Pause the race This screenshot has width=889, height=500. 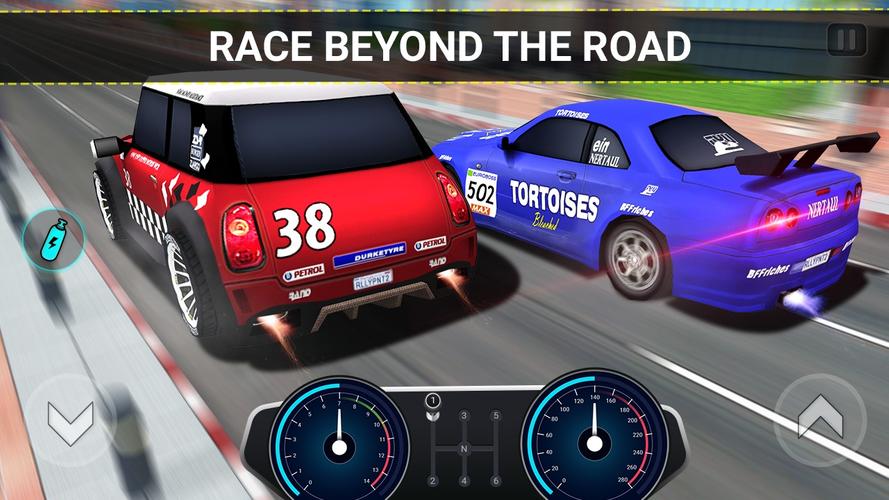(x=846, y=42)
